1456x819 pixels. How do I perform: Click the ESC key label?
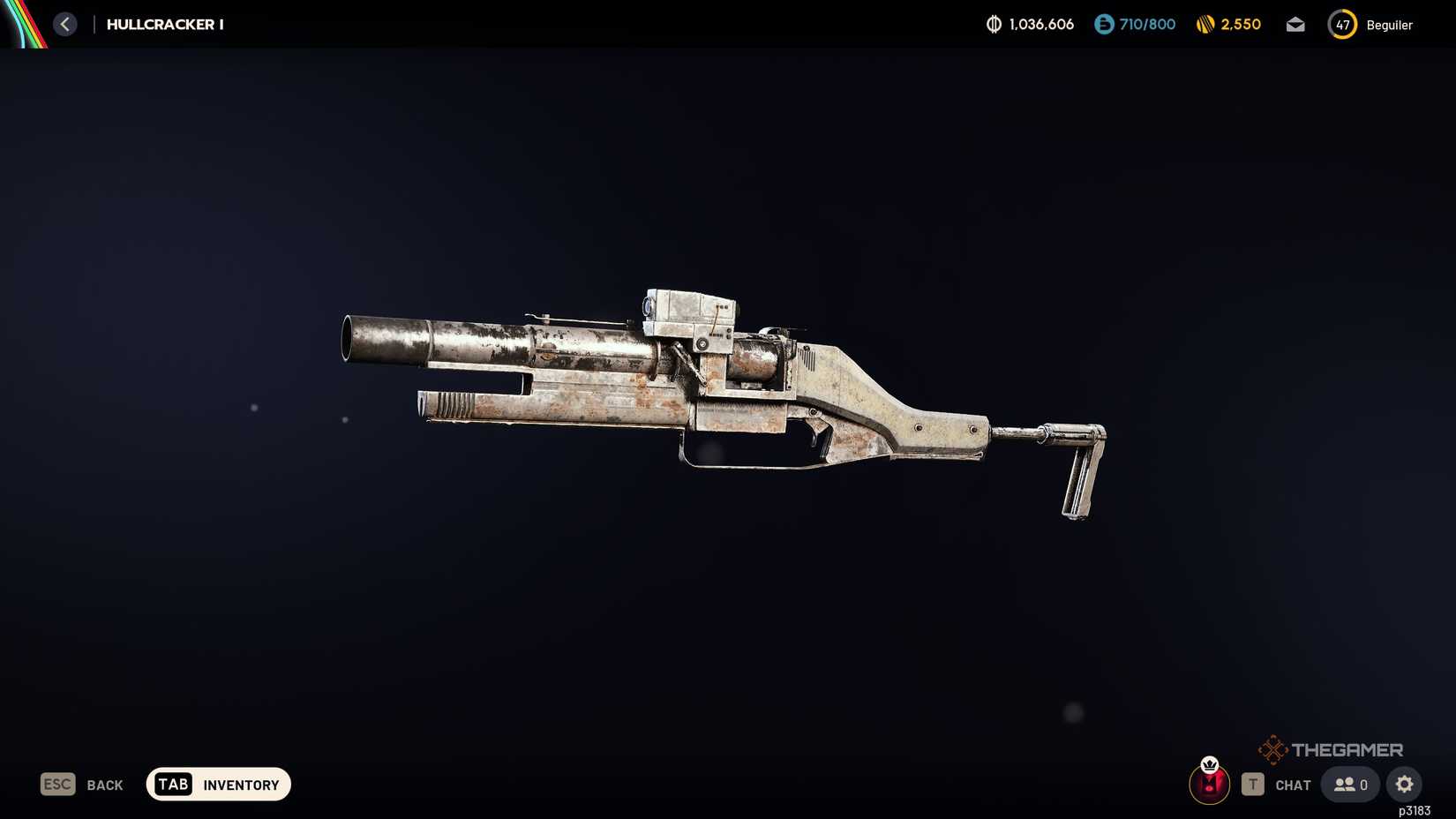pos(56,784)
